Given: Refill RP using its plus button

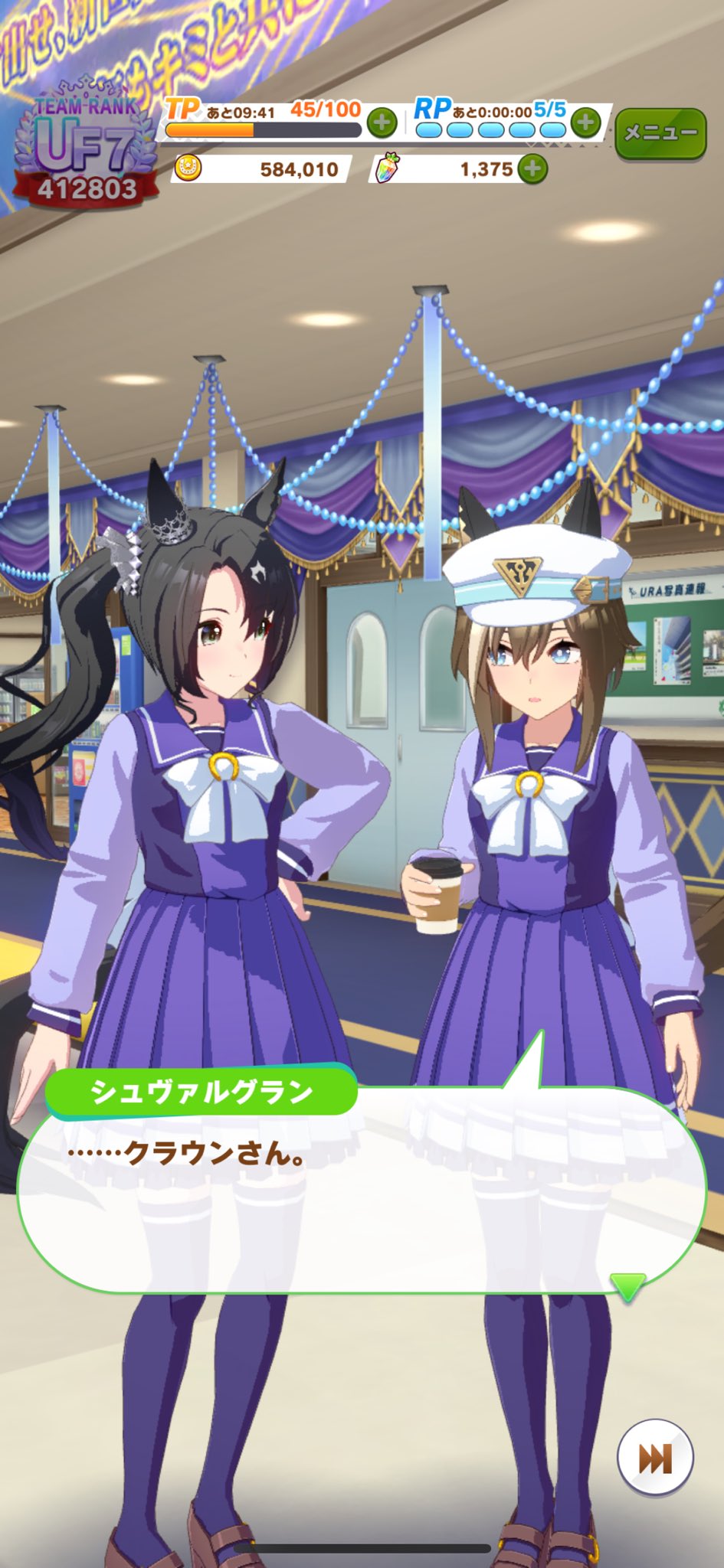Looking at the screenshot, I should [585, 122].
